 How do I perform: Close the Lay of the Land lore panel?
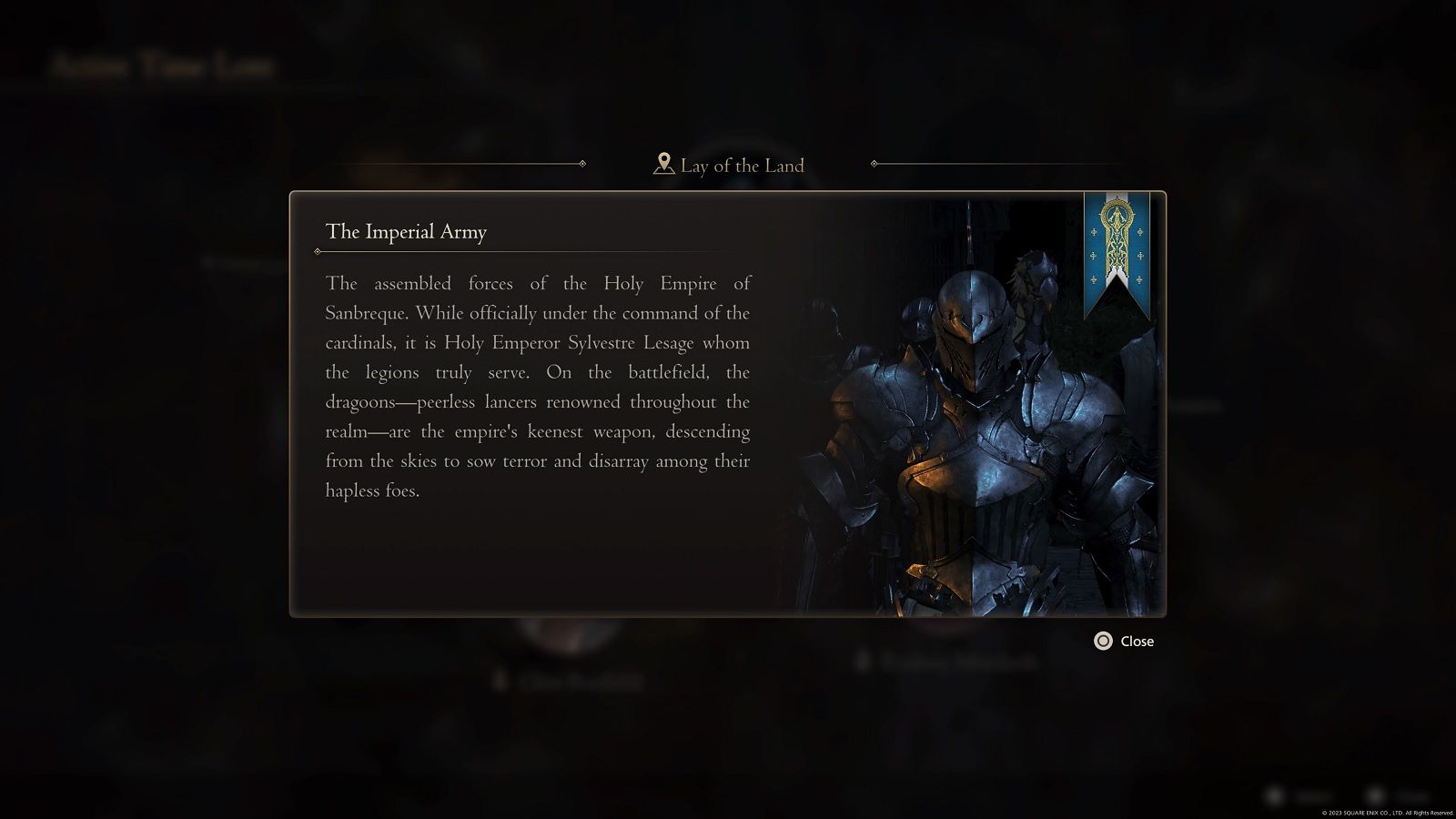tap(1103, 641)
